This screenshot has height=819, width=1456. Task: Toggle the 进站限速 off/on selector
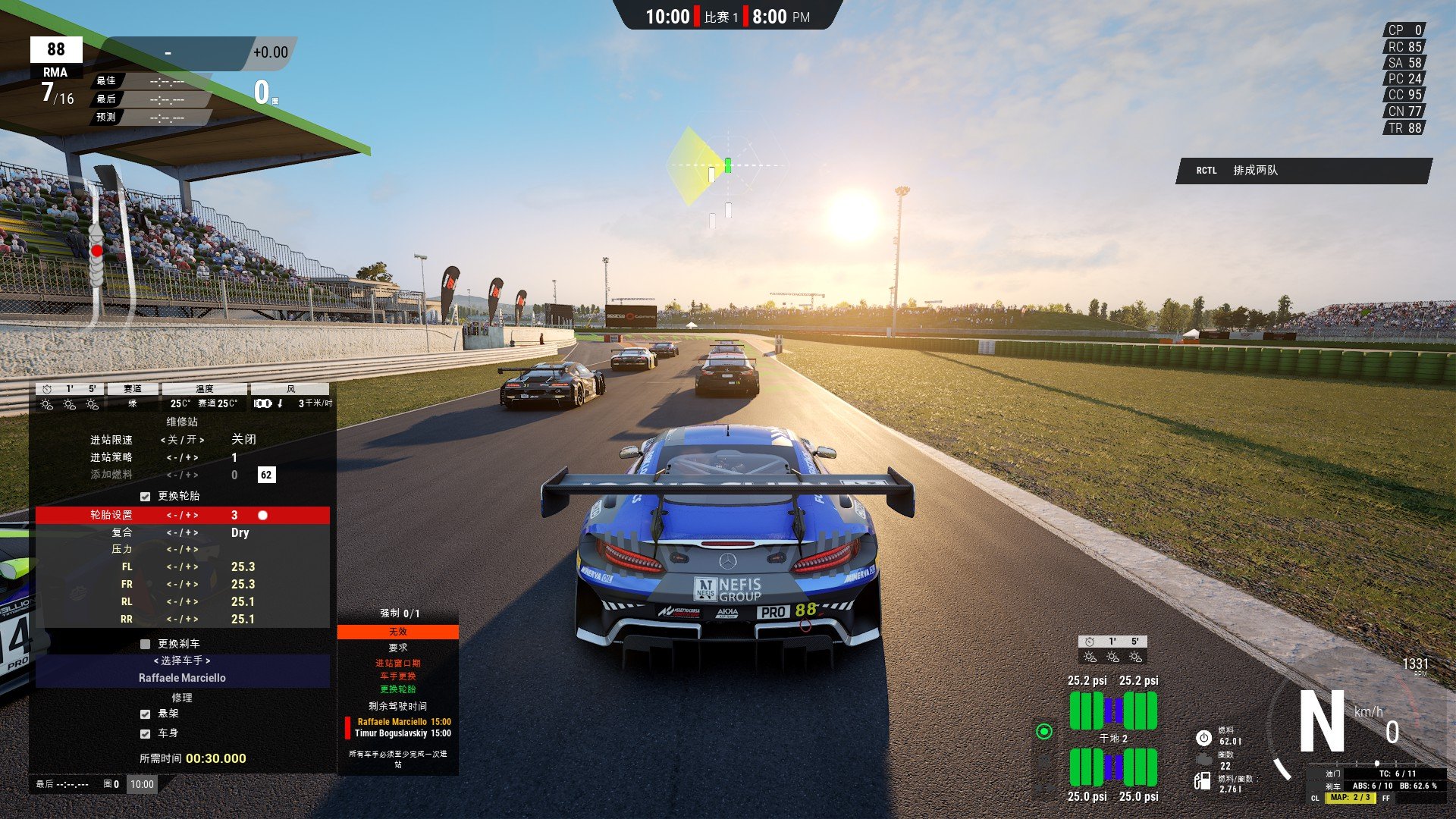(182, 440)
